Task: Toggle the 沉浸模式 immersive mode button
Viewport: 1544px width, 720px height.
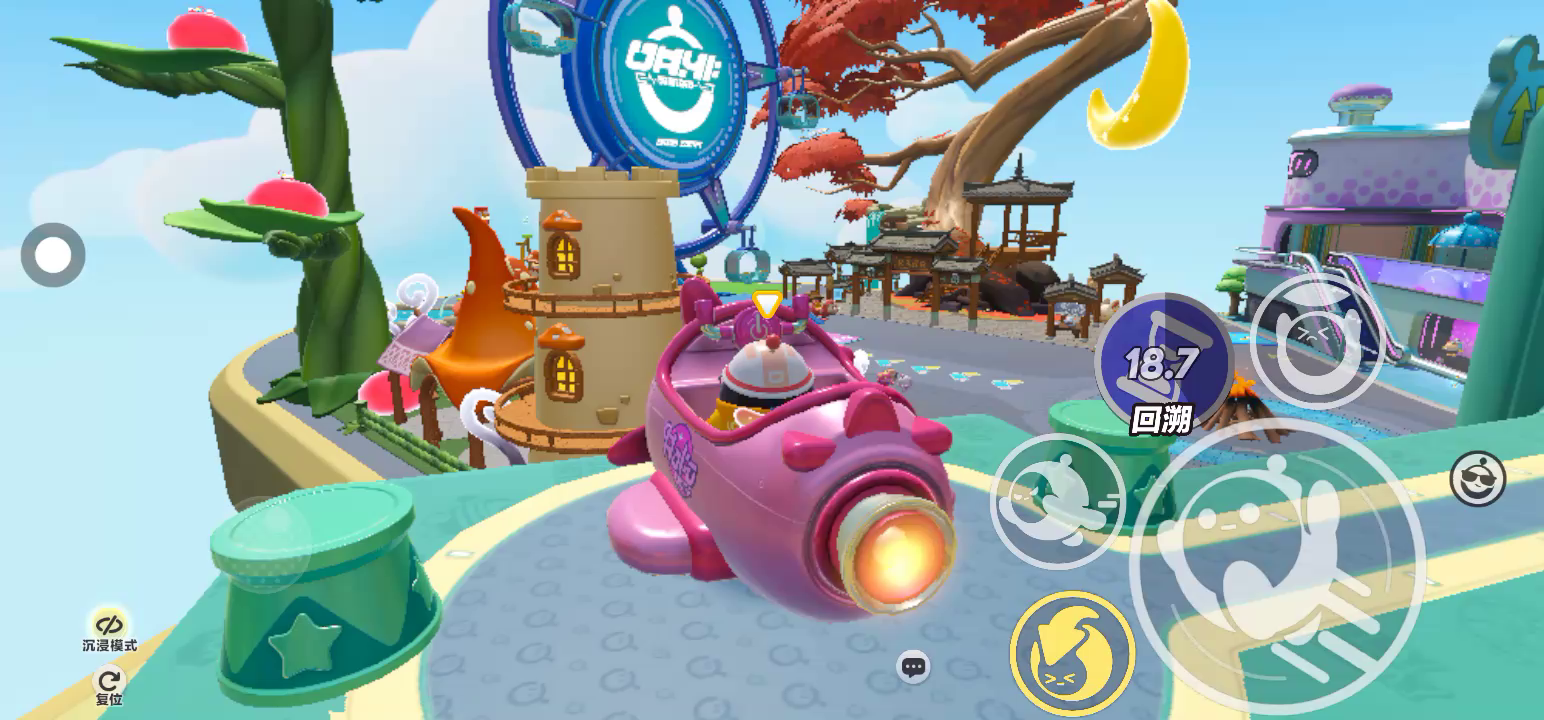Action: [x=109, y=627]
